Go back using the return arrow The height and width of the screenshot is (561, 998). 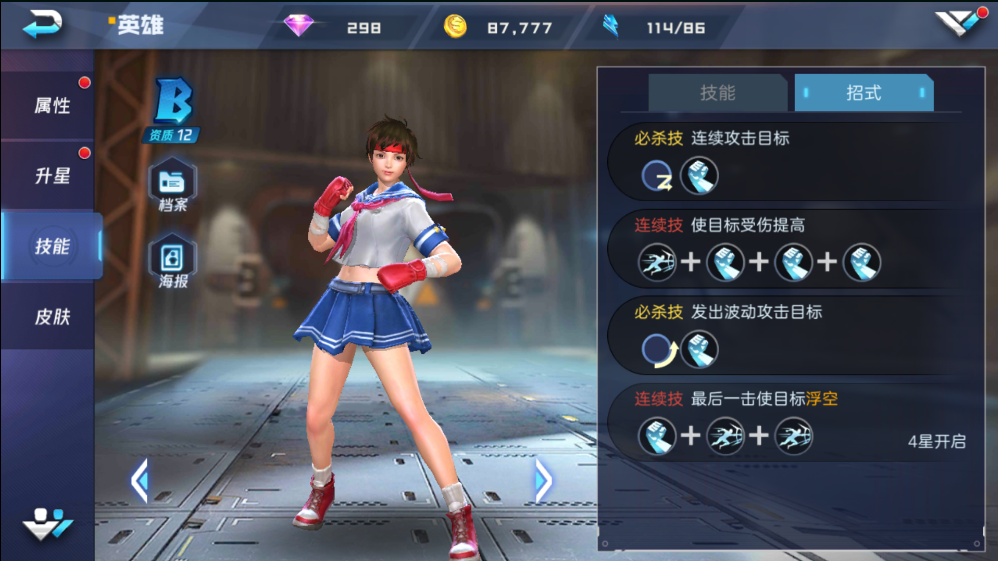(x=43, y=24)
